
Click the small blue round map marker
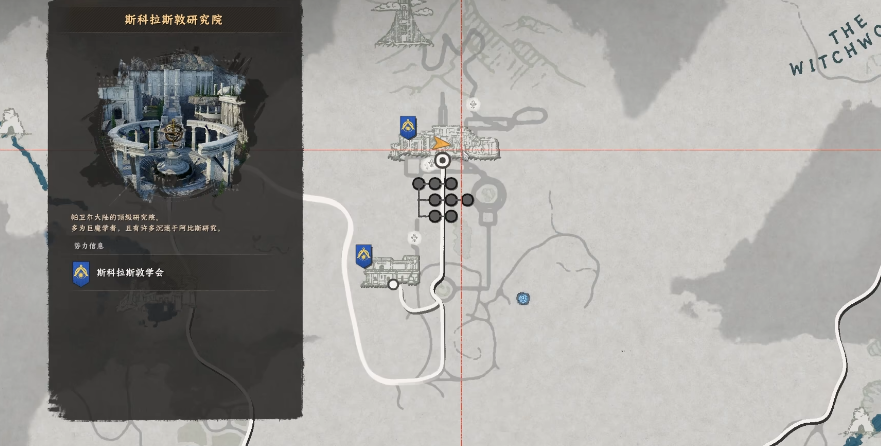(x=523, y=298)
